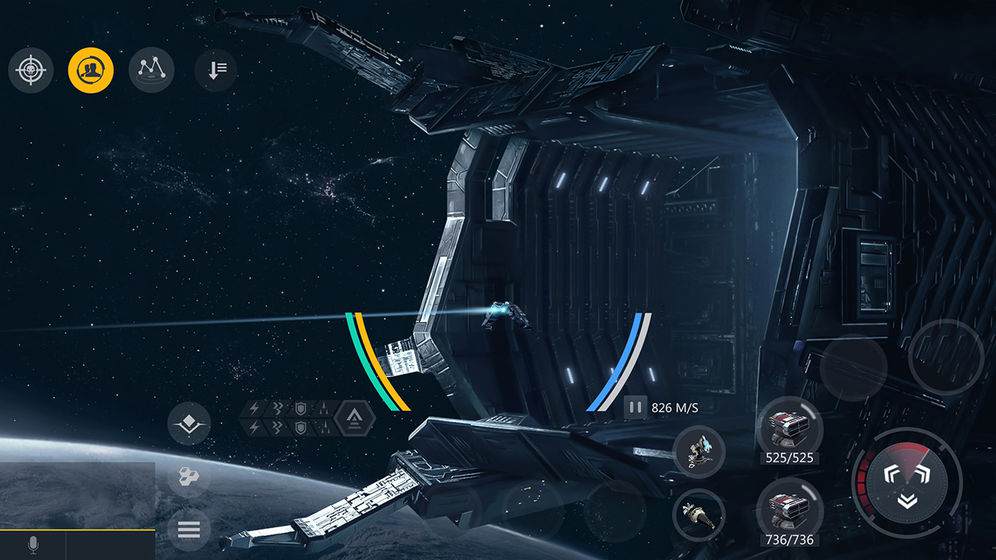This screenshot has width=996, height=560.
Task: Open the chat box beside the microphone
Action: pos(111,545)
